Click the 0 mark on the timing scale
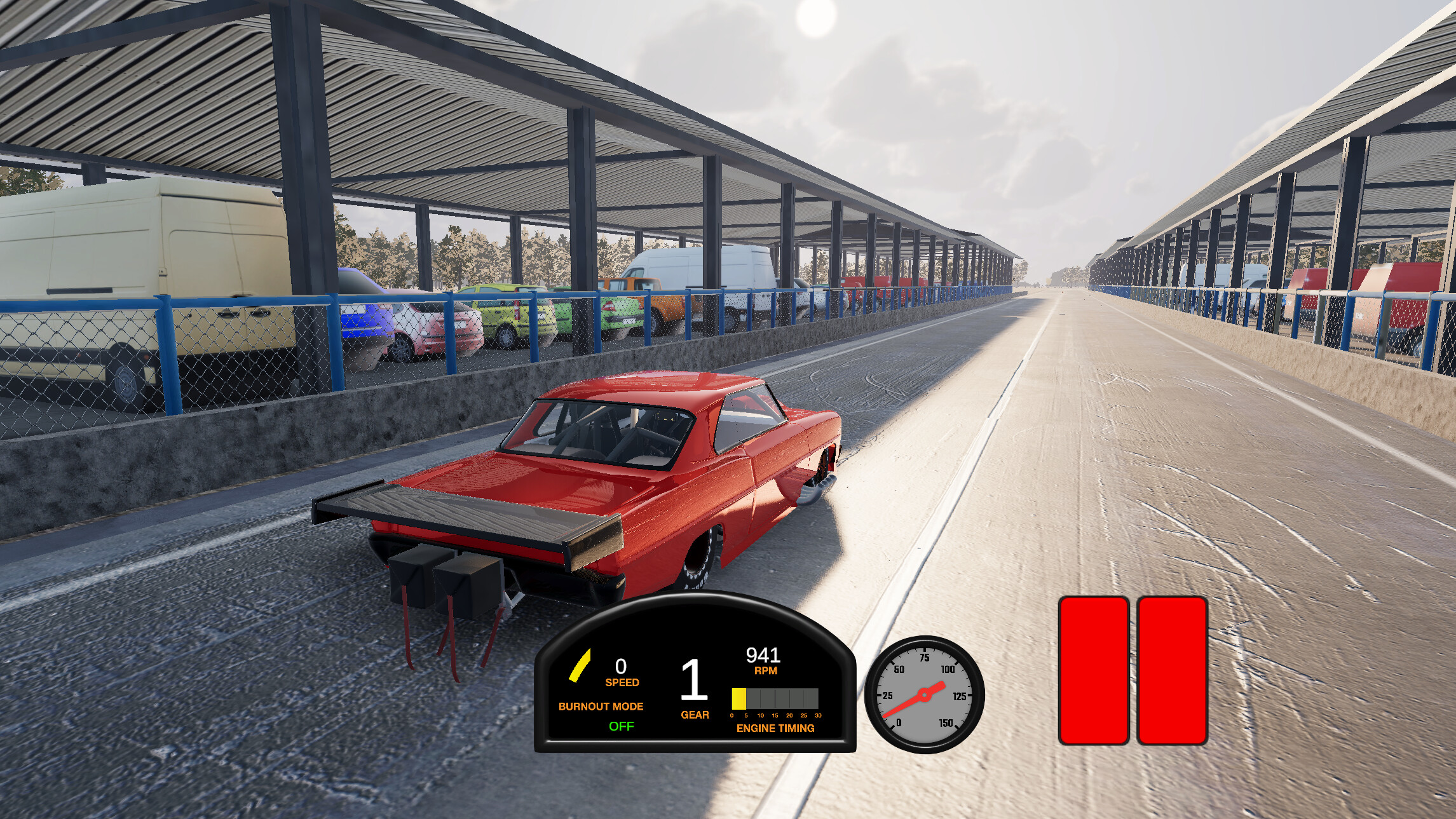 pyautogui.click(x=732, y=714)
